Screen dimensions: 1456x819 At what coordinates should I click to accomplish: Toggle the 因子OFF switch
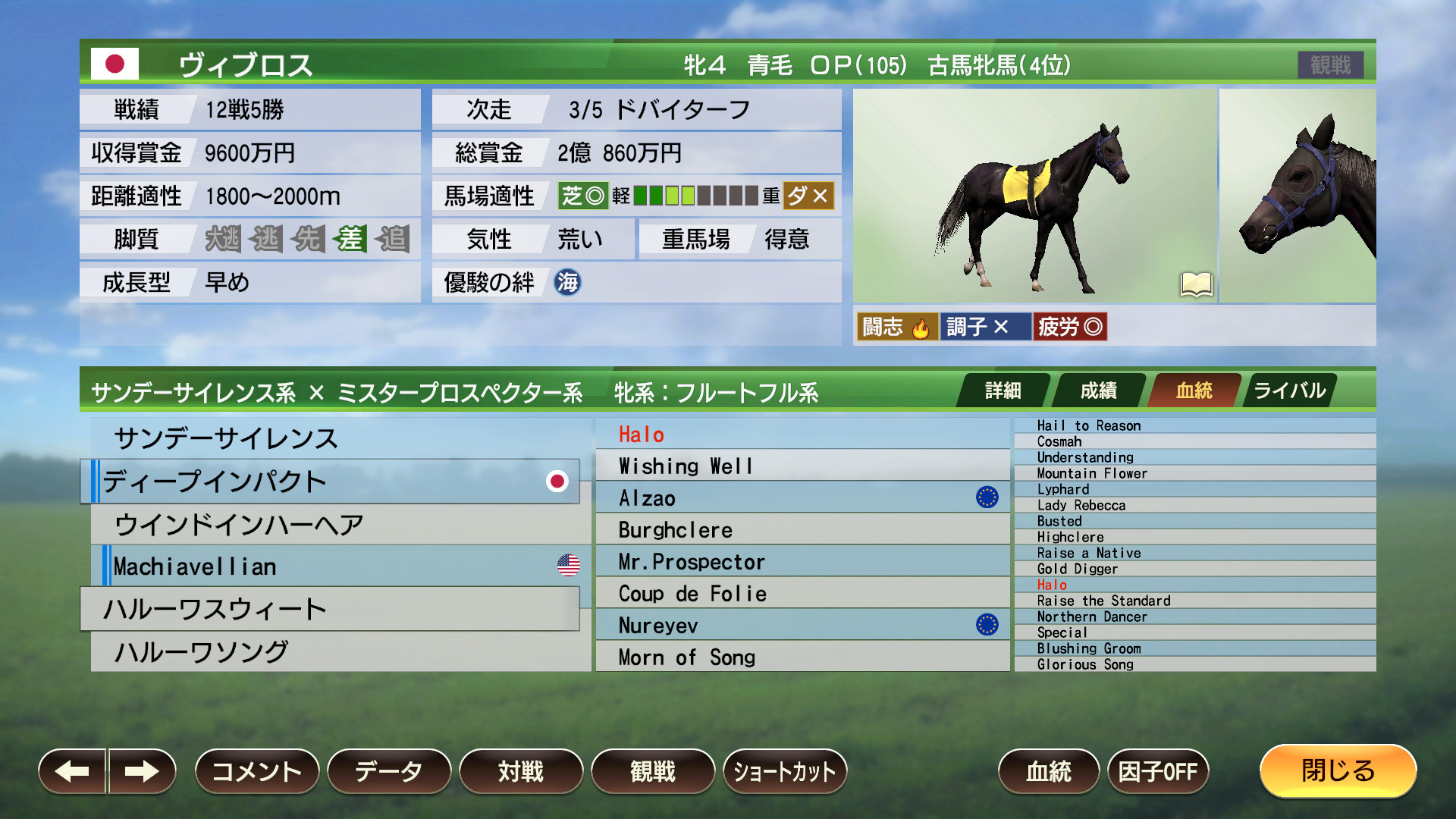[1158, 771]
